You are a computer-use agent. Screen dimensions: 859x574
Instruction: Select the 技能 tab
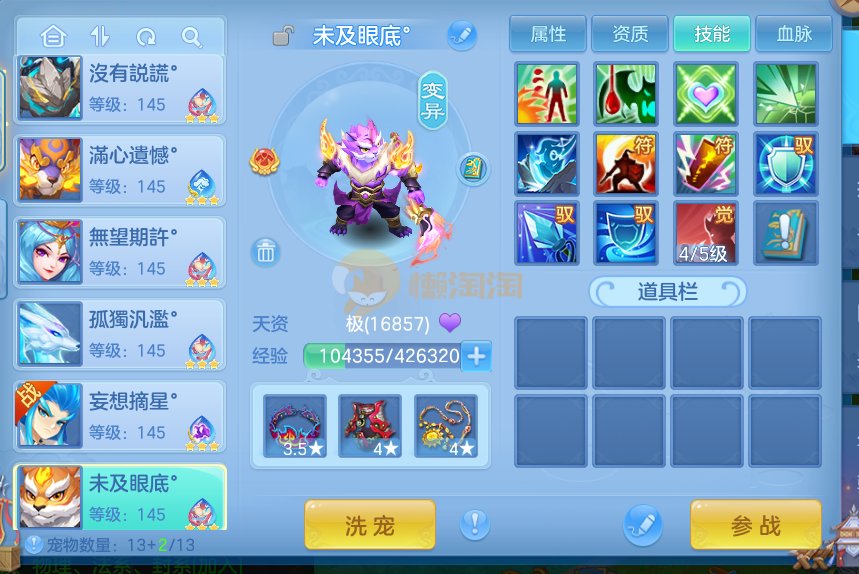(712, 34)
